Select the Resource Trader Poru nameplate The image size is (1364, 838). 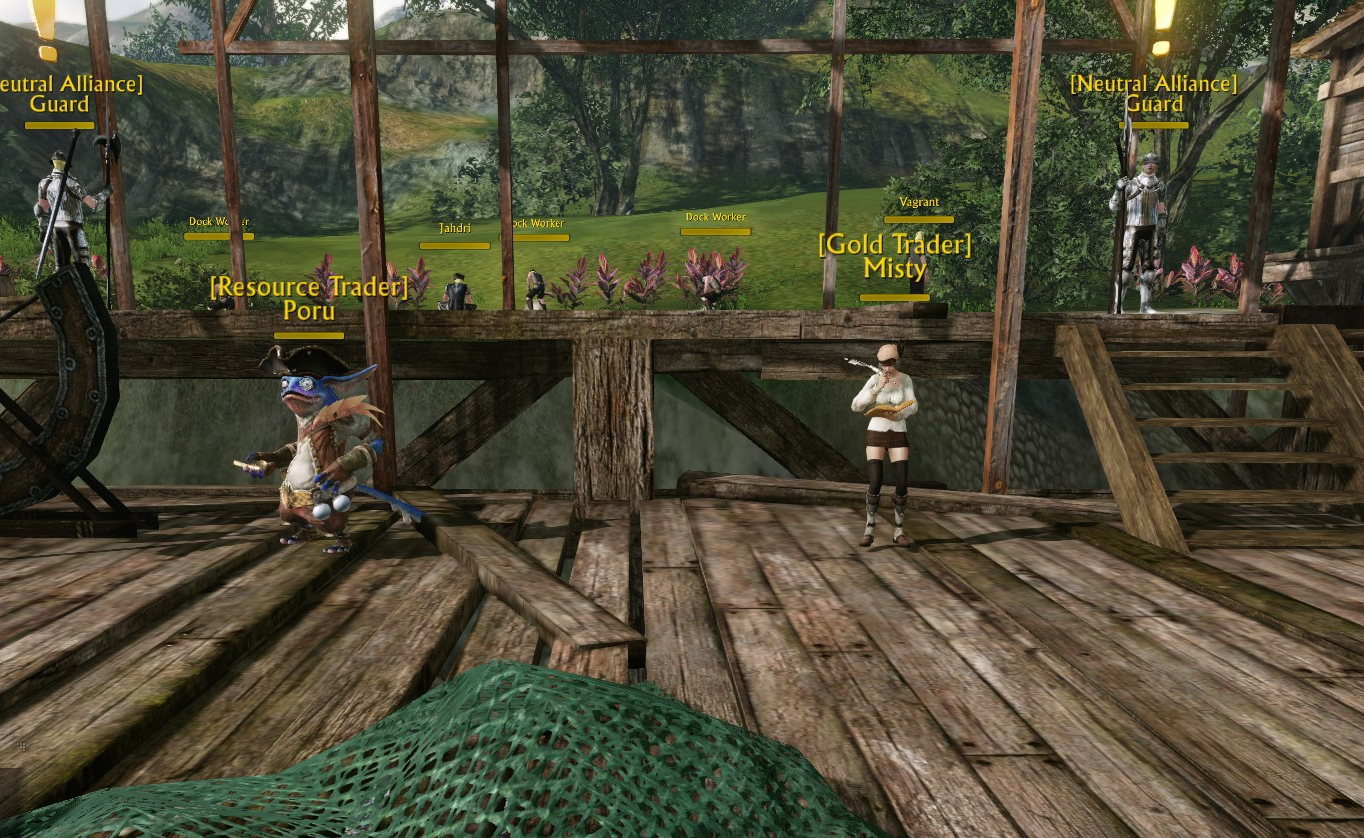pyautogui.click(x=309, y=299)
